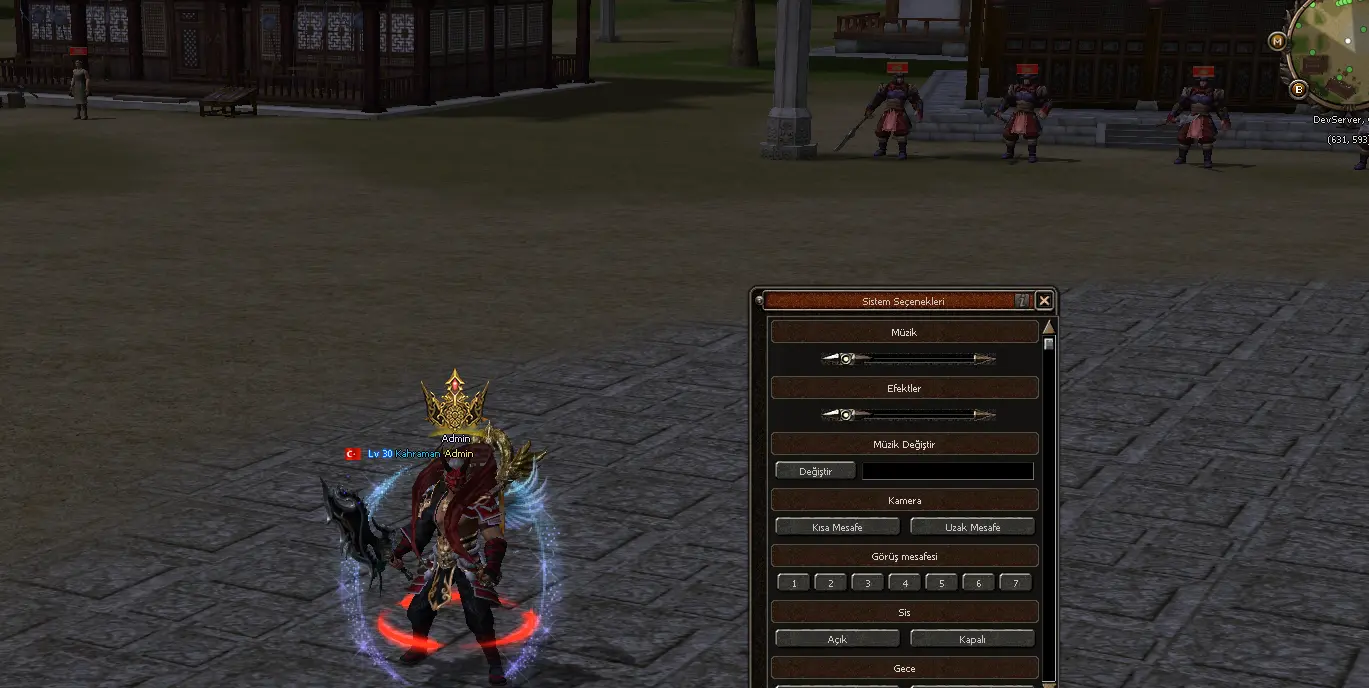
Task: Turn fog off with Kapalı
Action: 972,639
